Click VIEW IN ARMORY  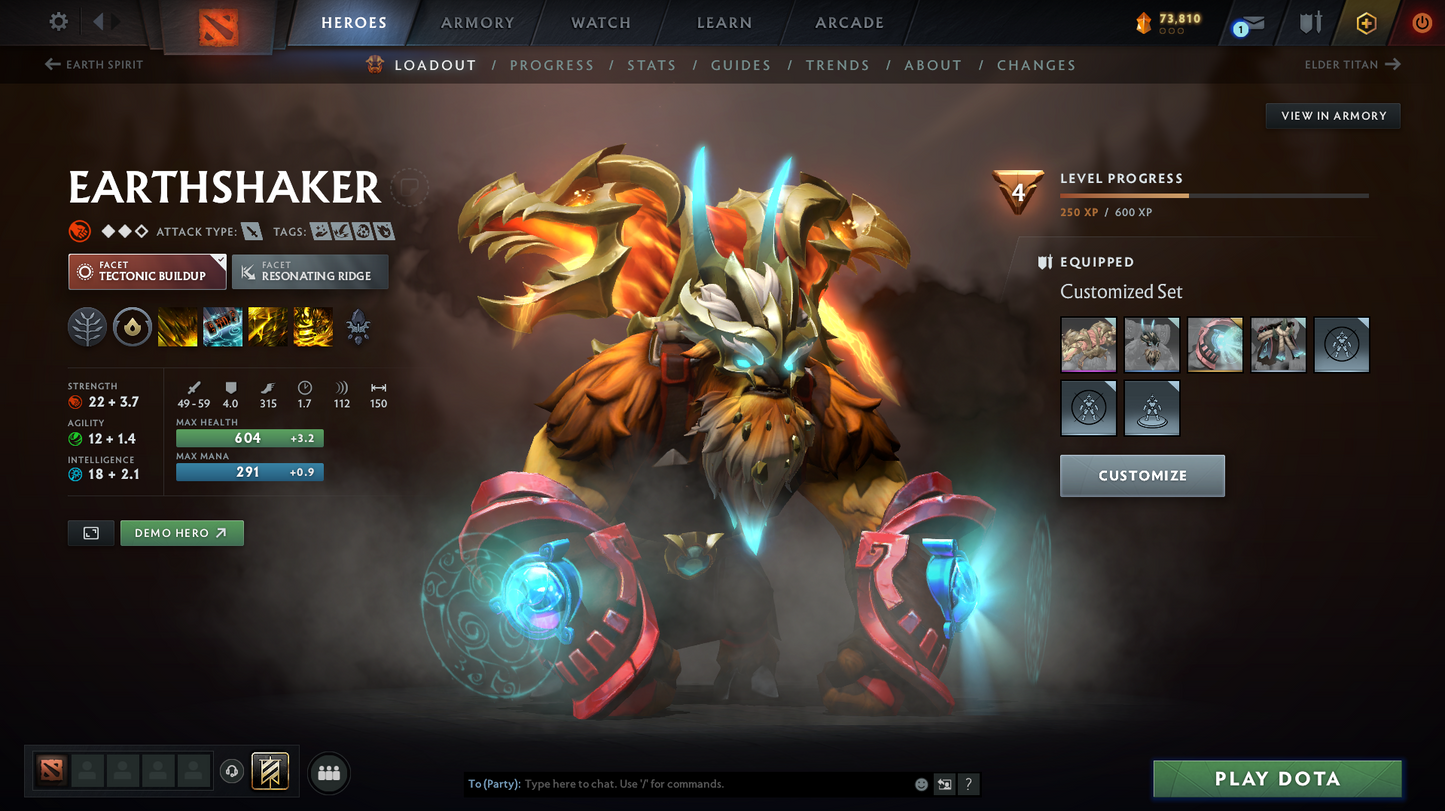pos(1333,115)
